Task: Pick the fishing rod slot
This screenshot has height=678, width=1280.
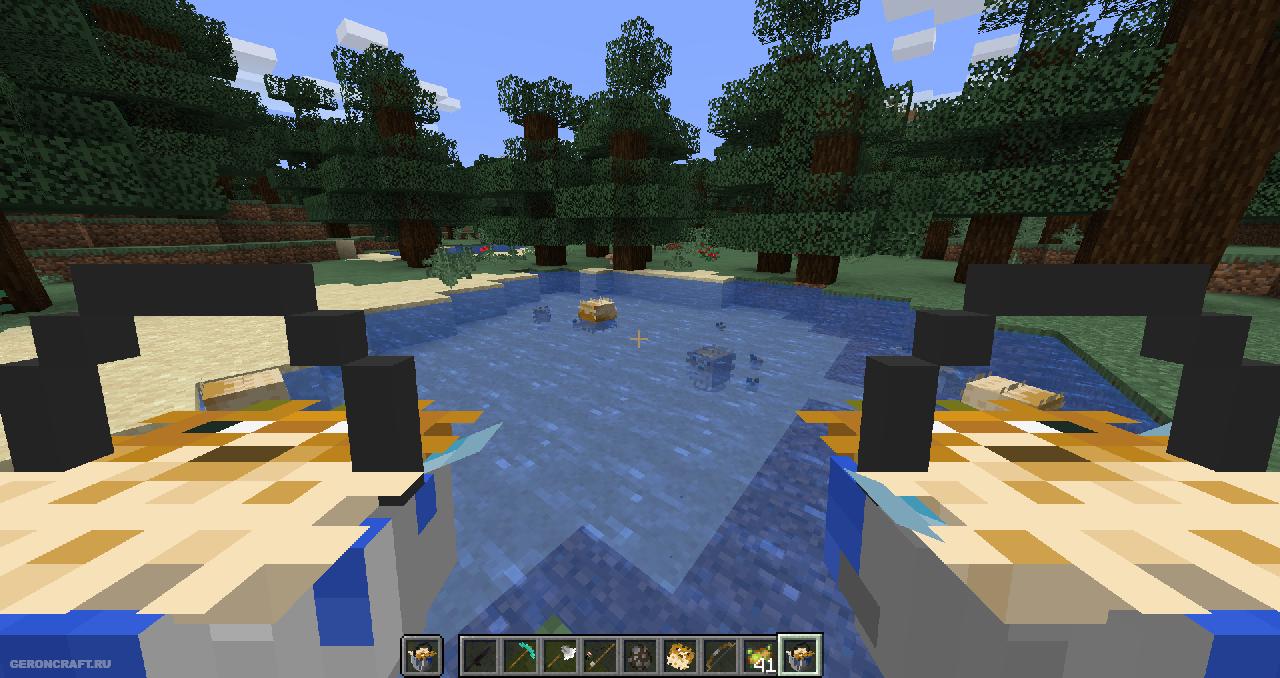Action: [600, 656]
